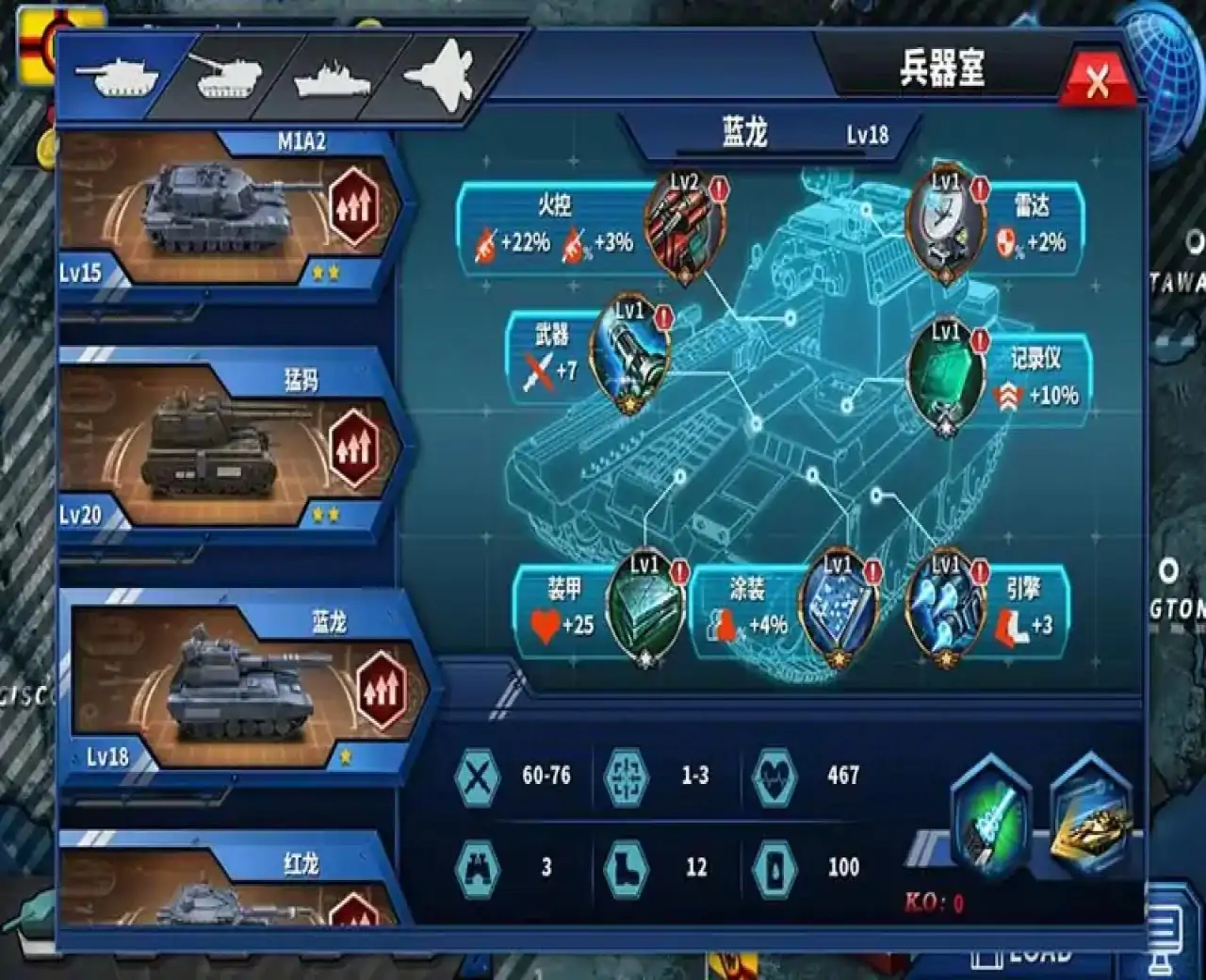This screenshot has width=1206, height=980.
Task: Select the tank category icon
Action: [x=118, y=75]
